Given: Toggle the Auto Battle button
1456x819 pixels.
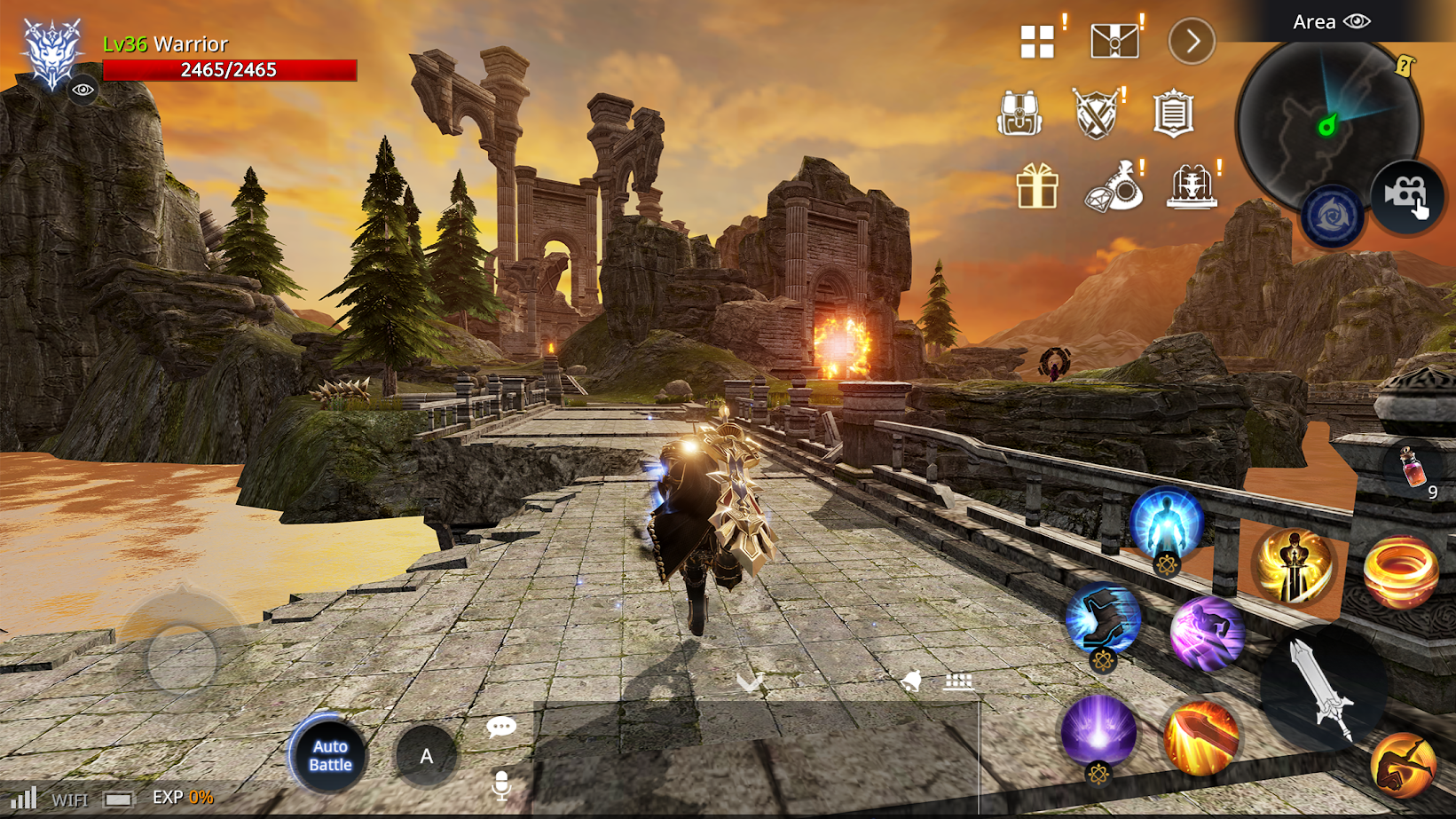Looking at the screenshot, I should (330, 755).
